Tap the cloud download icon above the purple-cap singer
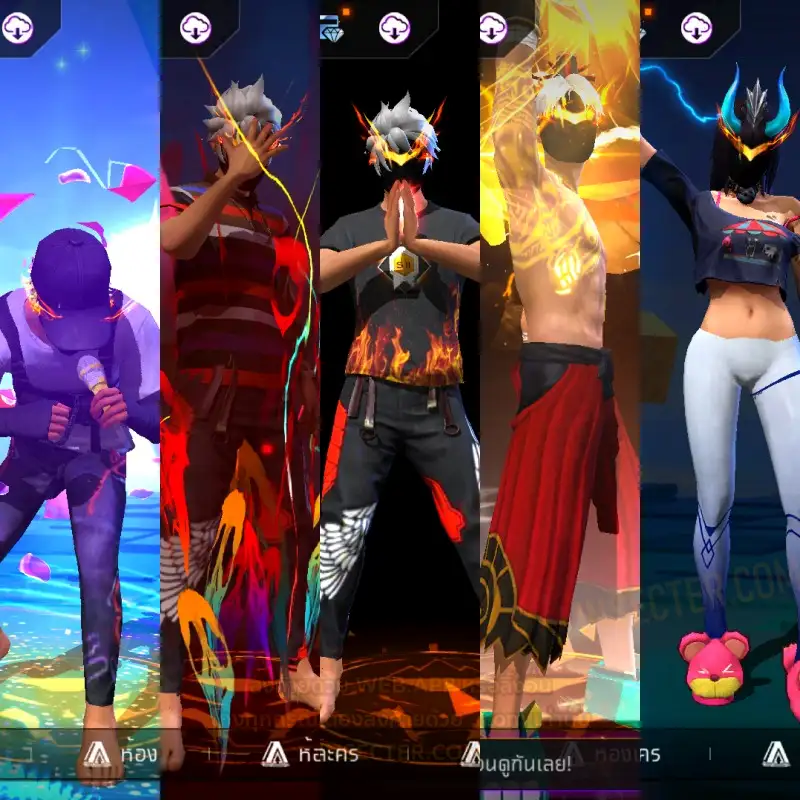 (x=18, y=28)
